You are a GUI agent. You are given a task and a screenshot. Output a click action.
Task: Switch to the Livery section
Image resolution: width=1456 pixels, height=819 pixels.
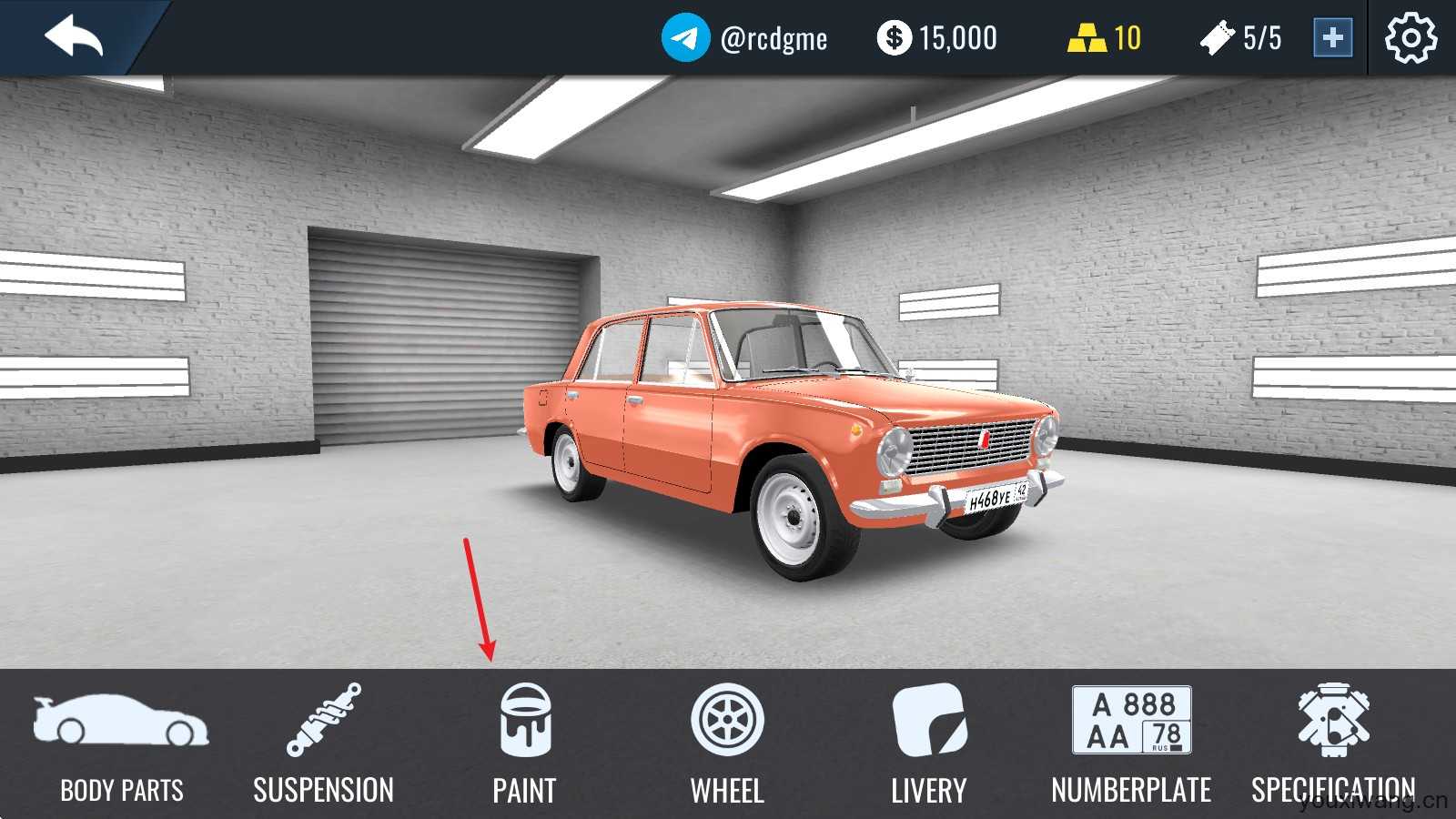click(929, 743)
